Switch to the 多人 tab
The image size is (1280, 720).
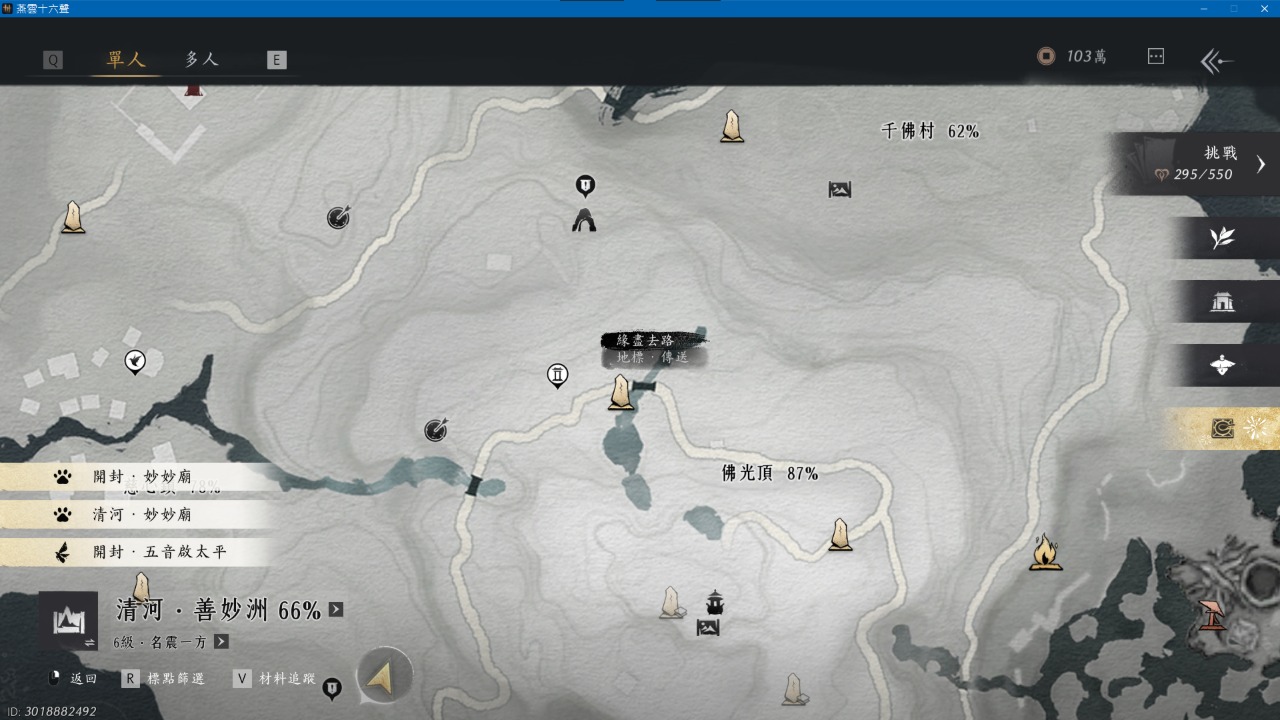click(201, 59)
